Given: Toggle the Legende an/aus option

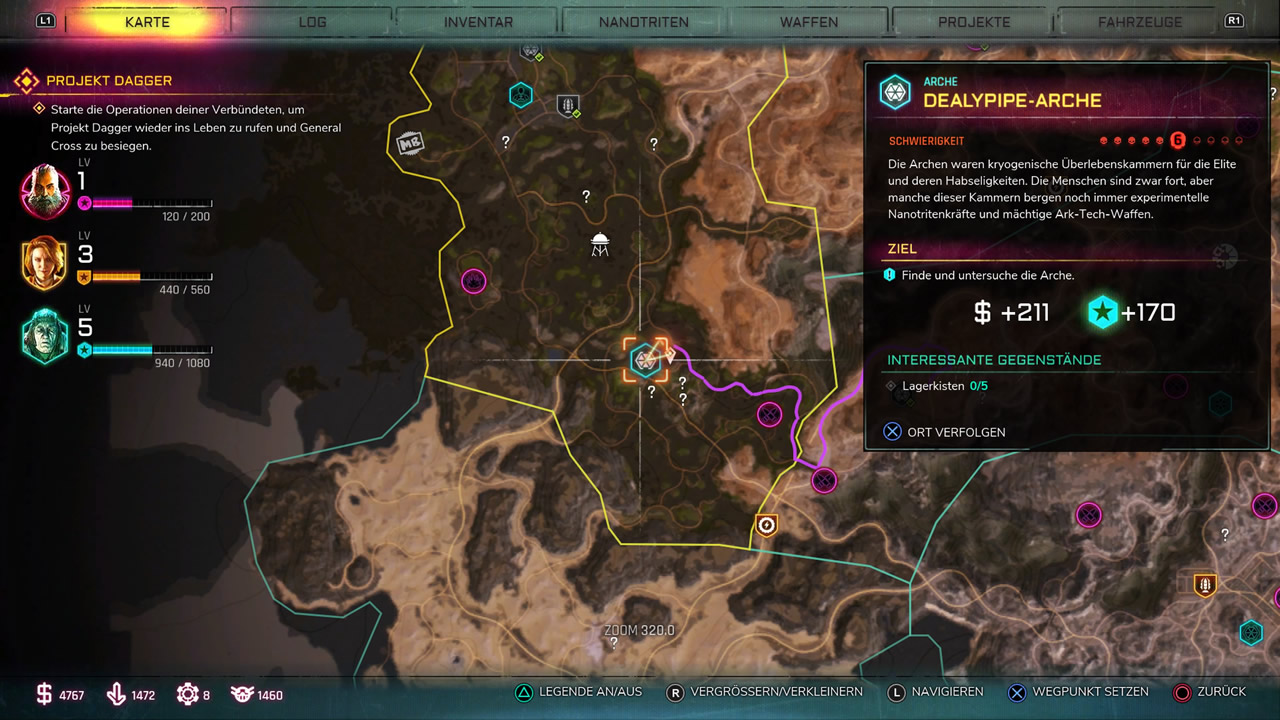Looking at the screenshot, I should coord(578,692).
